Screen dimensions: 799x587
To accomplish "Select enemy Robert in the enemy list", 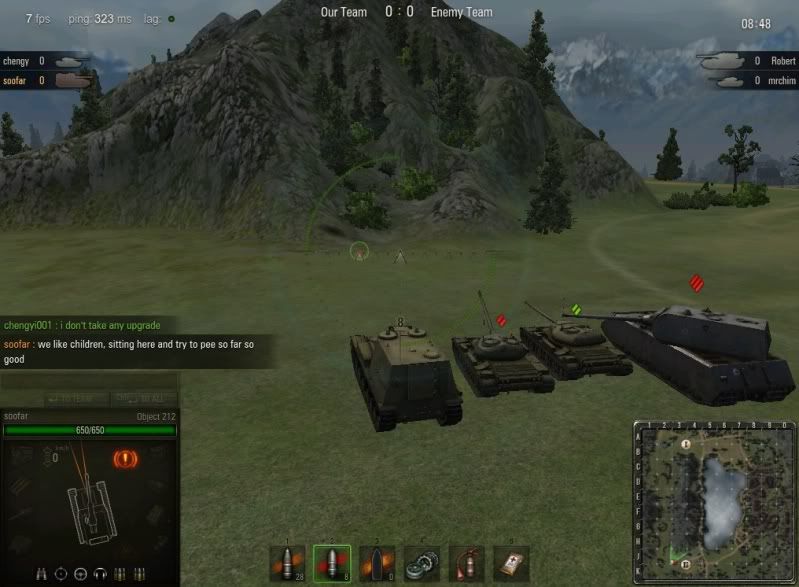I will (781, 61).
